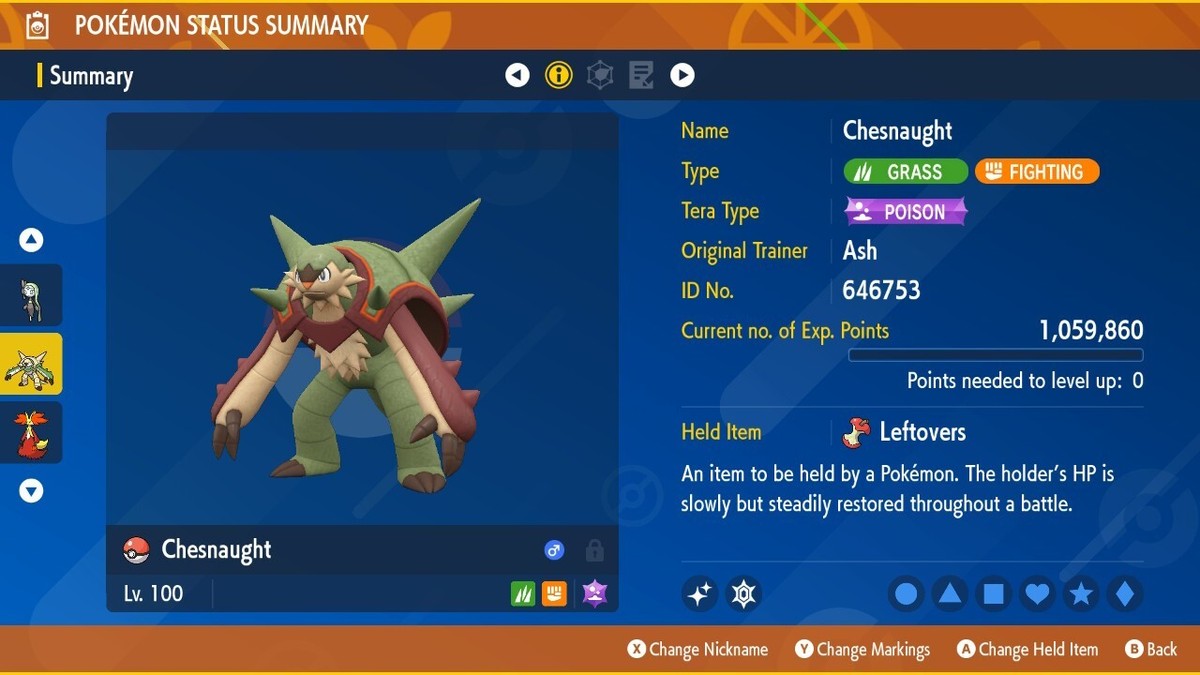Select Meloetta in the party list
Image resolution: width=1200 pixels, height=675 pixels.
coord(31,296)
